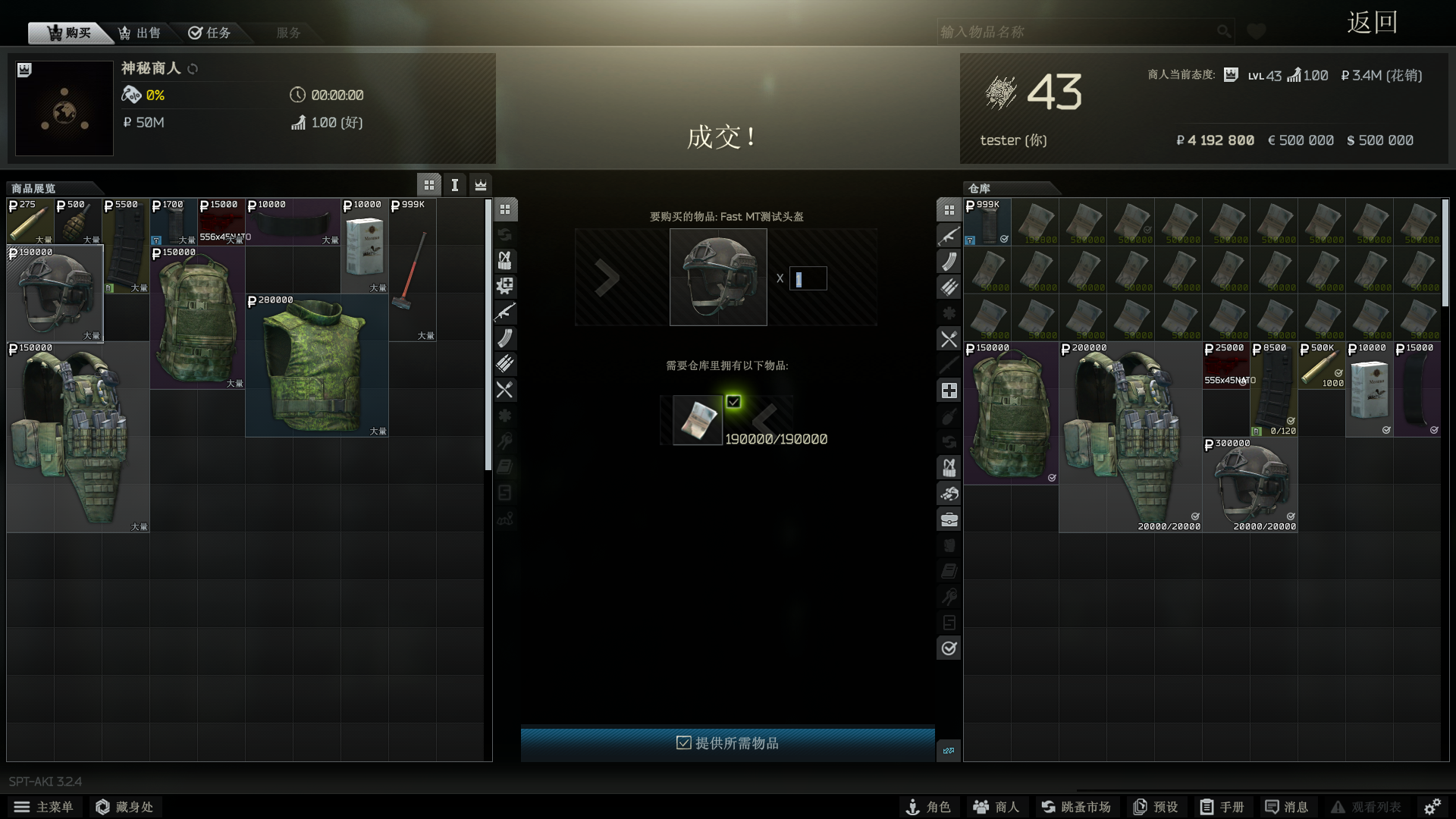
Task: Confirm trade with the 成交 deal button
Action: [721, 137]
